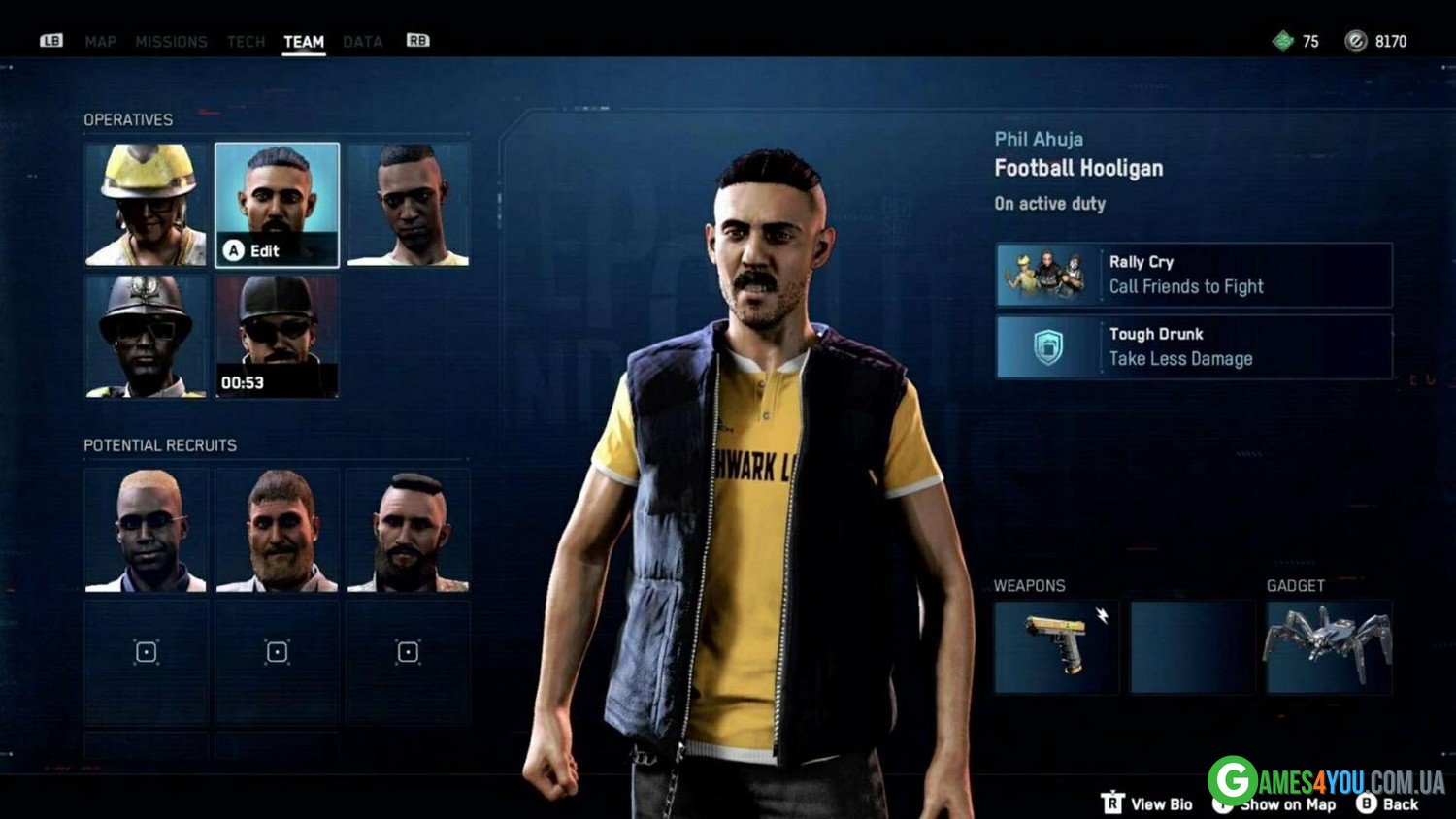Screen dimensions: 1456x819
Task: Select the highlighted Phil Ahuja portrait
Action: (x=278, y=205)
